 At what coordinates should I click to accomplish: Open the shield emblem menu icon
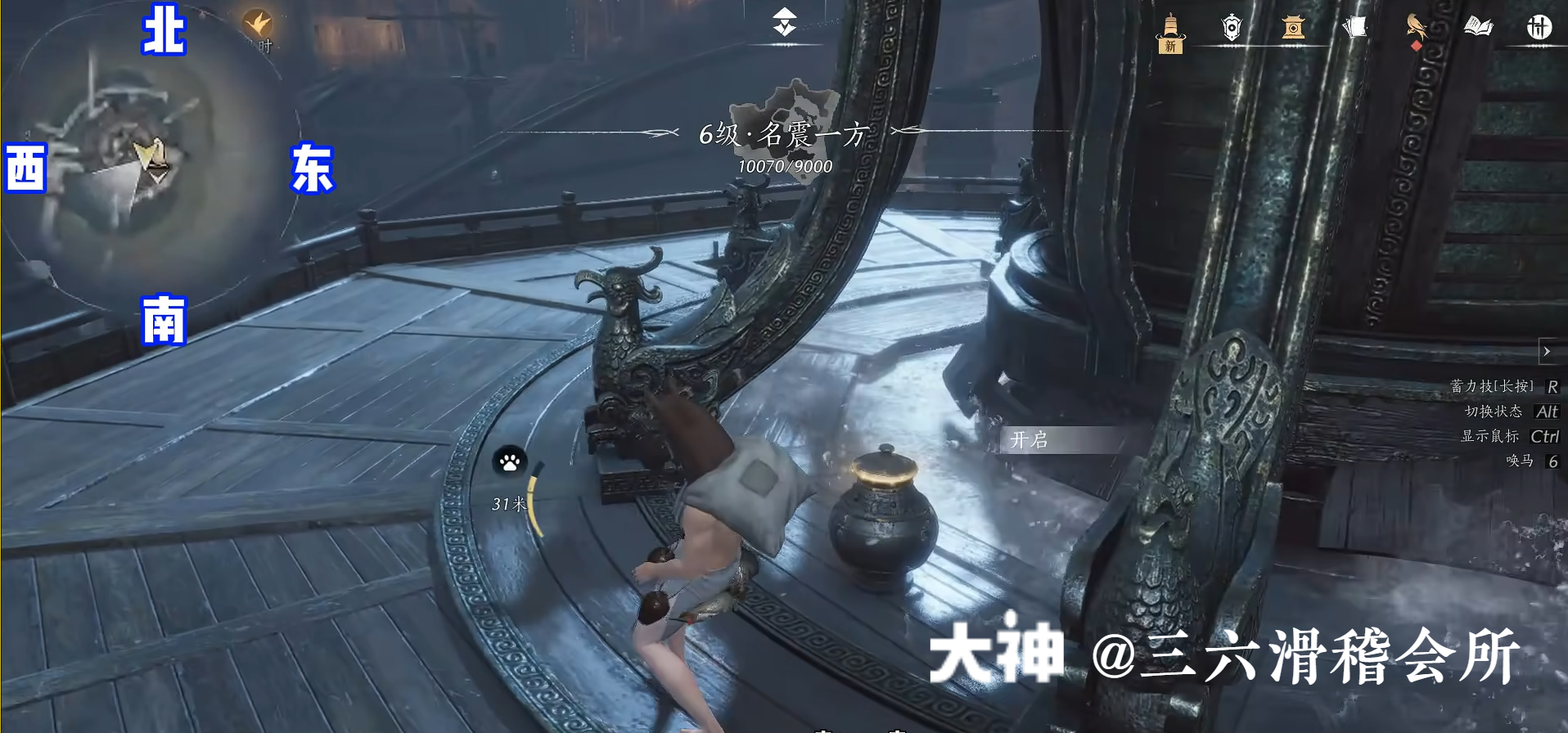(x=1232, y=28)
